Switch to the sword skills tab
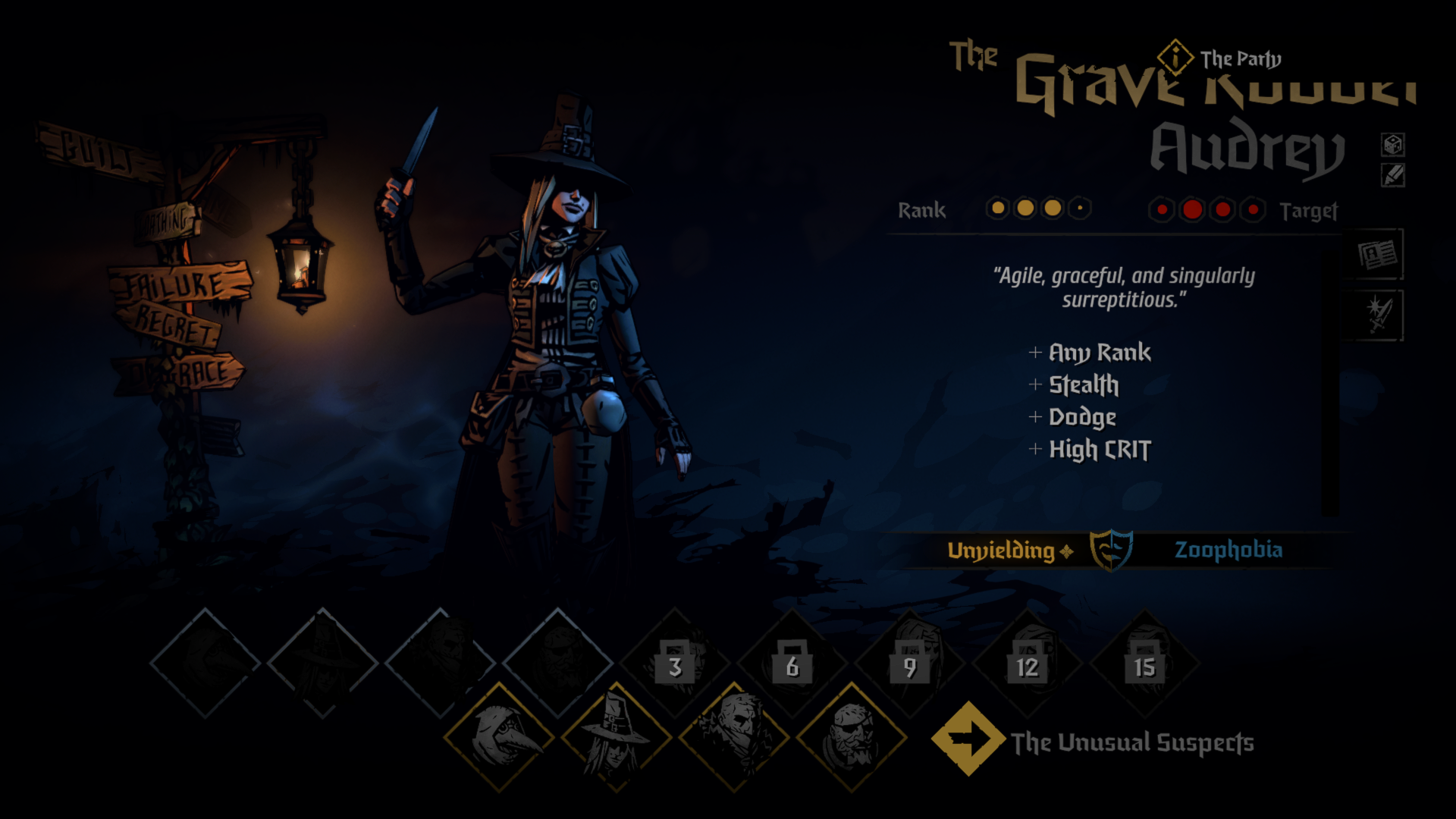Image resolution: width=1456 pixels, height=819 pixels. [1377, 315]
